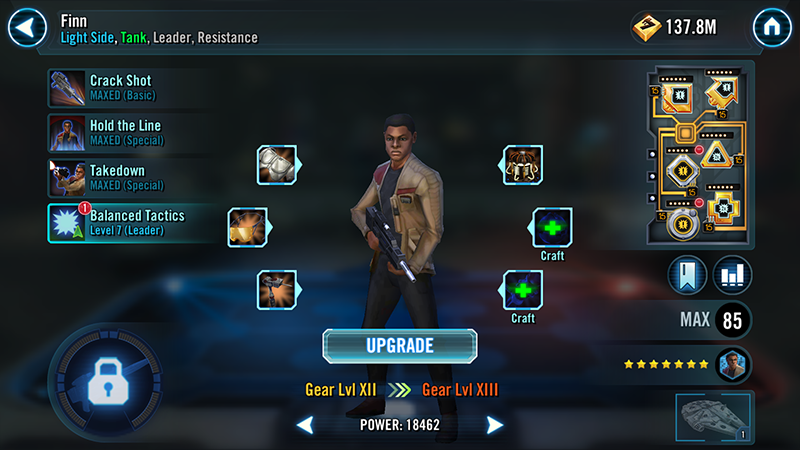Open the Hold the Line ability
800x450 pixels.
120,133
